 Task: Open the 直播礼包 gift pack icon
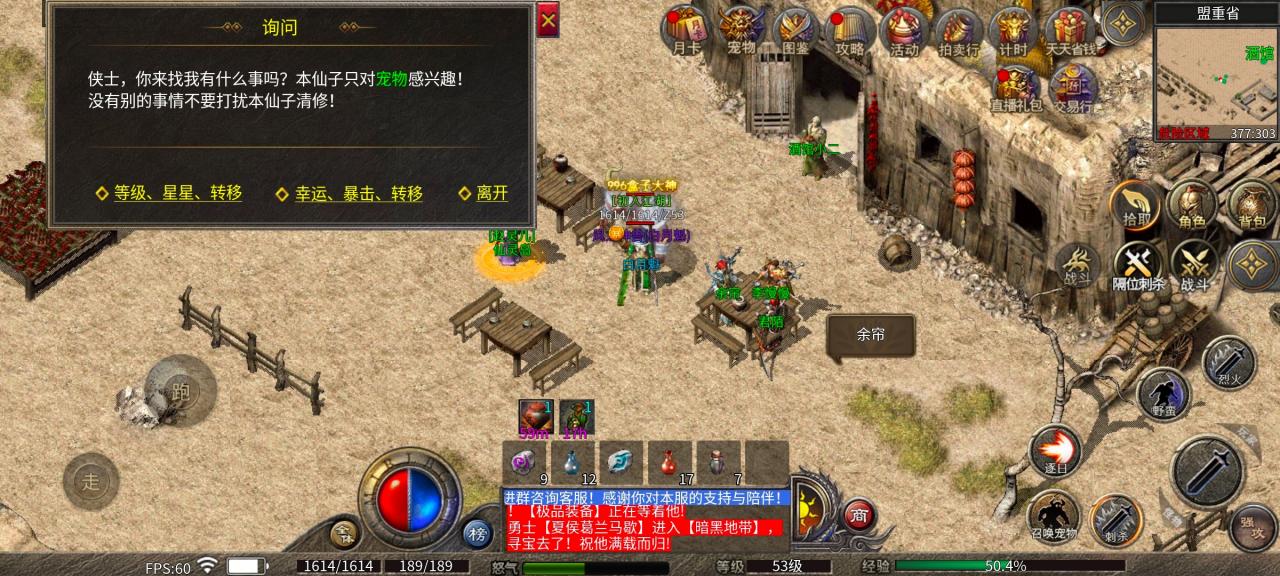pos(1016,88)
